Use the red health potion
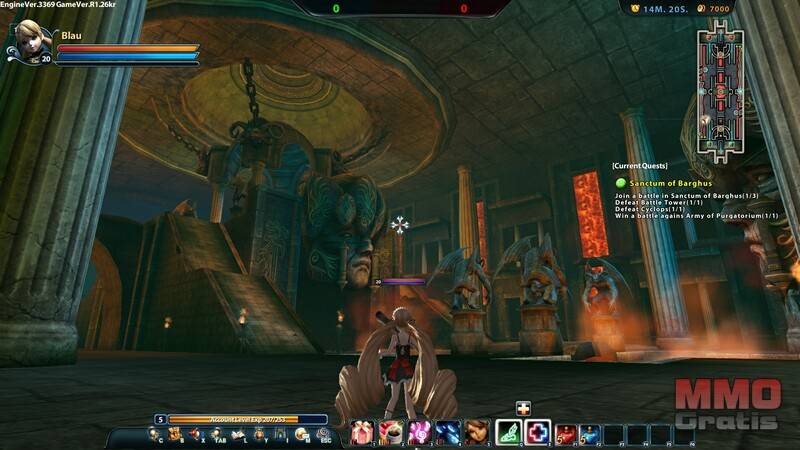 pyautogui.click(x=566, y=433)
